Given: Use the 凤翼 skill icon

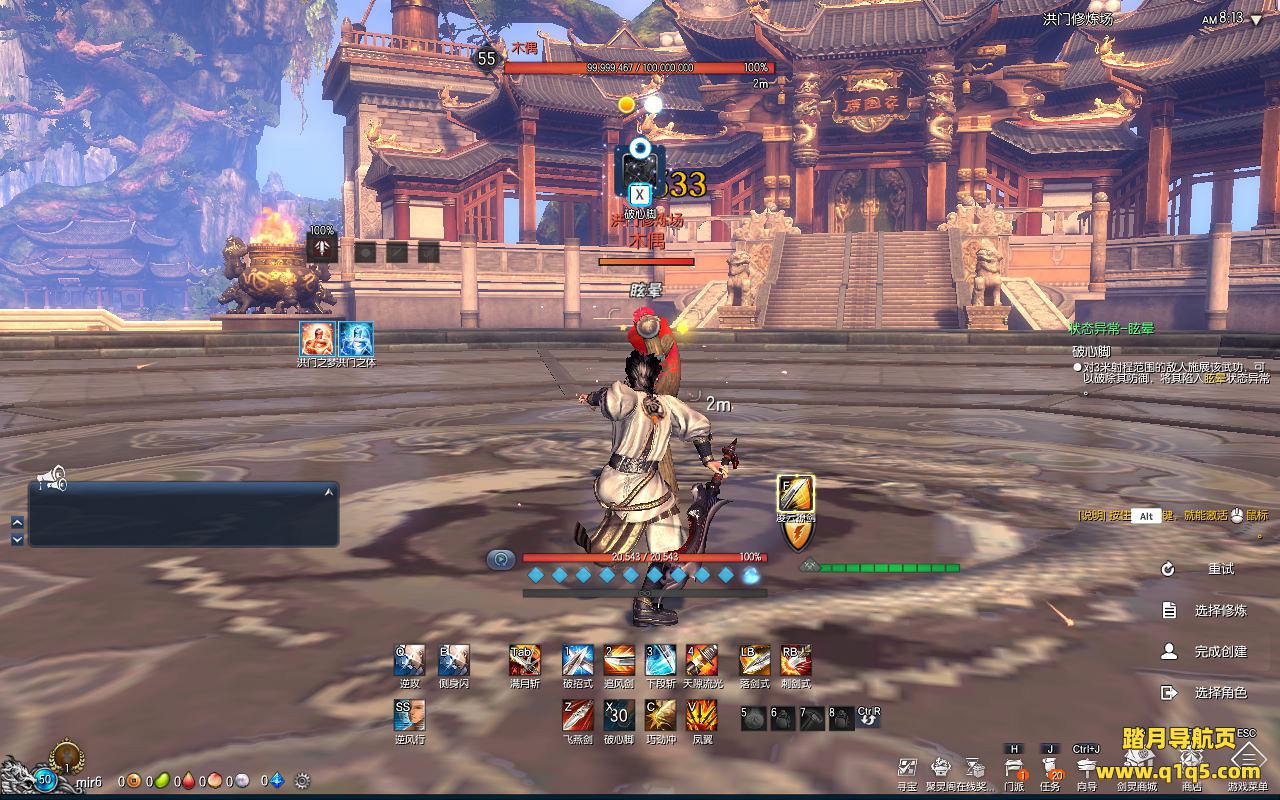Looking at the screenshot, I should pyautogui.click(x=702, y=715).
